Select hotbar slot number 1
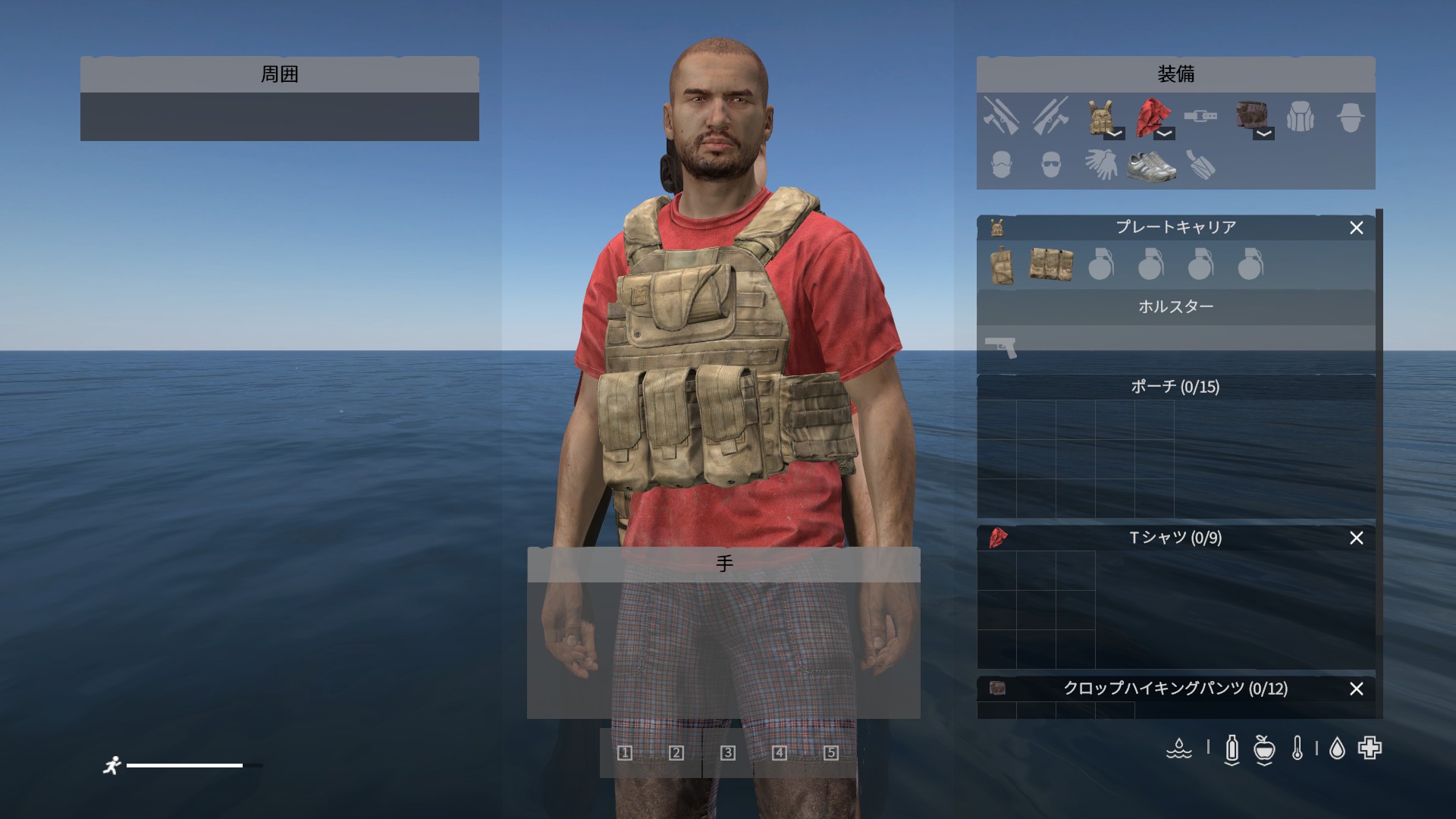The width and height of the screenshot is (1456, 819). (x=625, y=752)
